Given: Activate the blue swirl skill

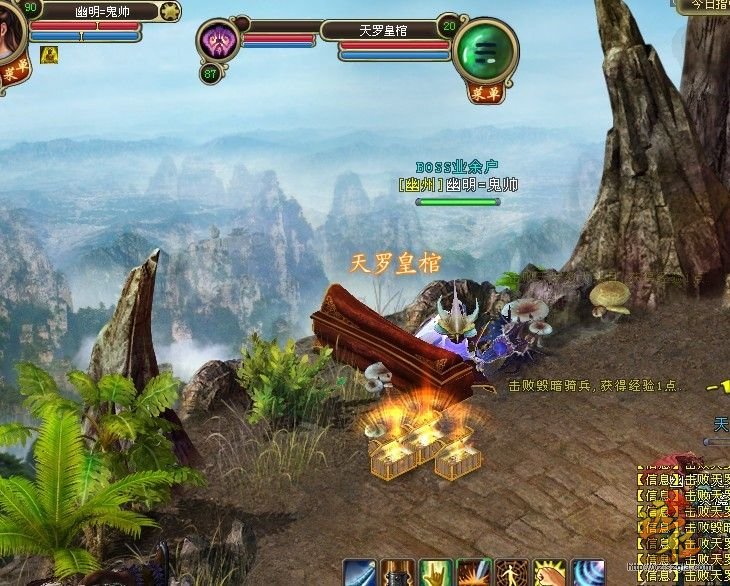Looking at the screenshot, I should tap(588, 574).
